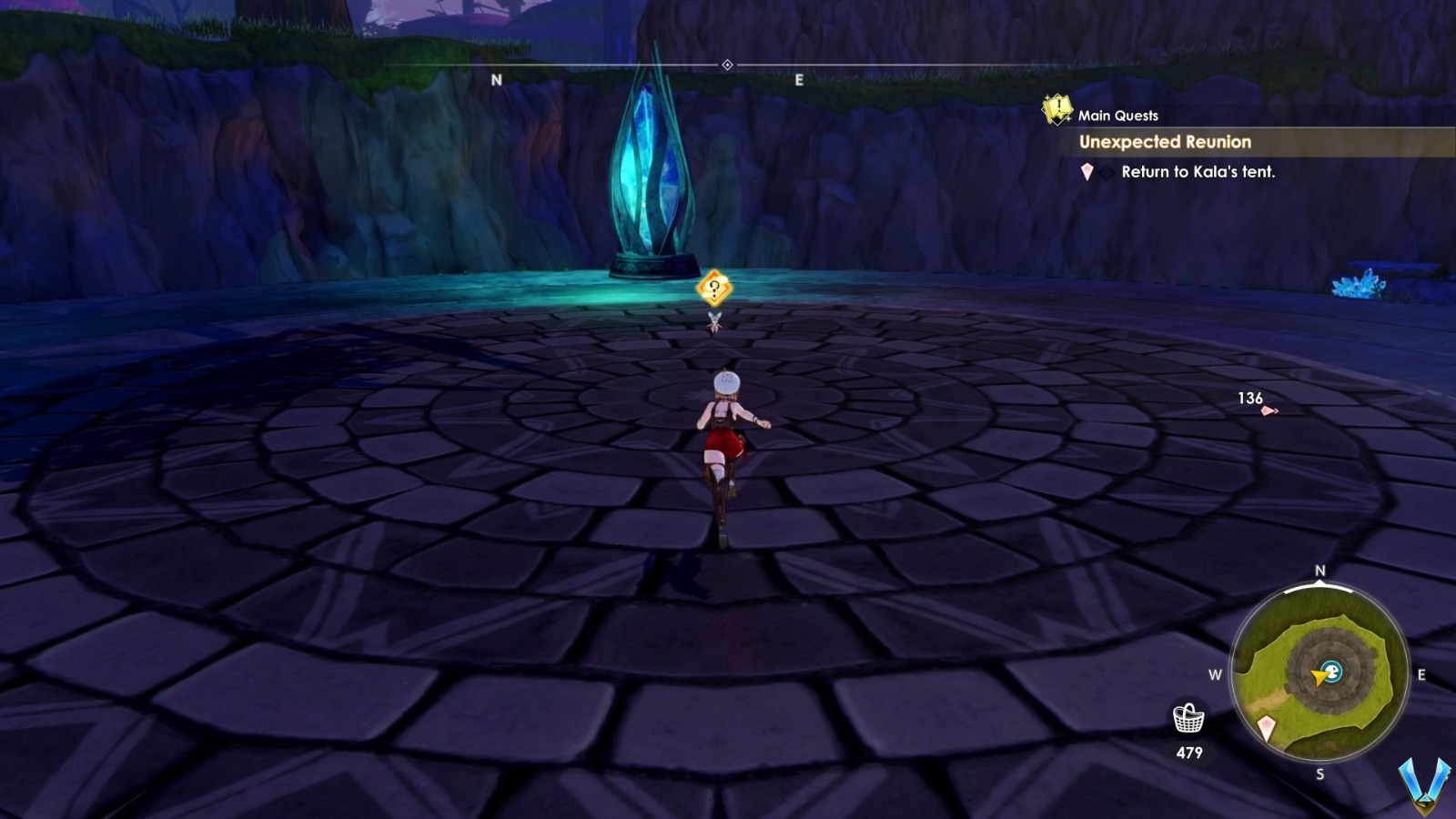
Task: Click the Main Quests book icon
Action: tap(1056, 110)
